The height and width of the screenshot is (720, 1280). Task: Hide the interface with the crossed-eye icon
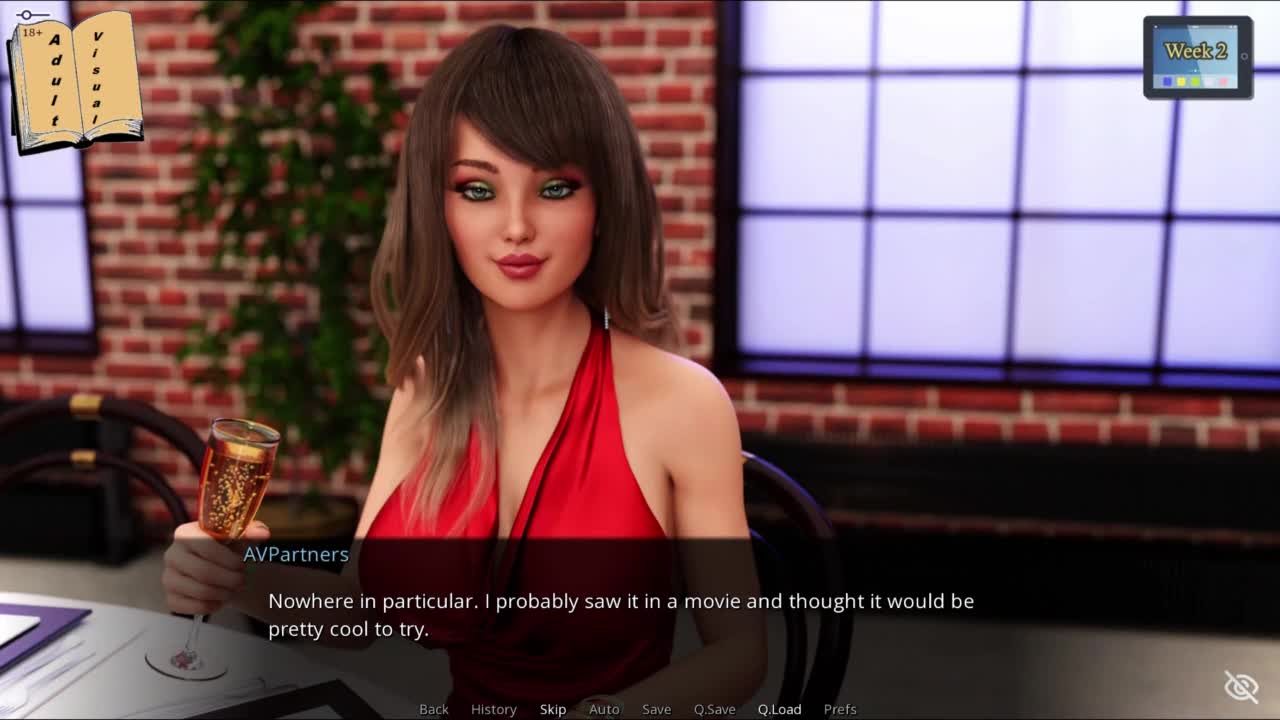[x=1241, y=686]
